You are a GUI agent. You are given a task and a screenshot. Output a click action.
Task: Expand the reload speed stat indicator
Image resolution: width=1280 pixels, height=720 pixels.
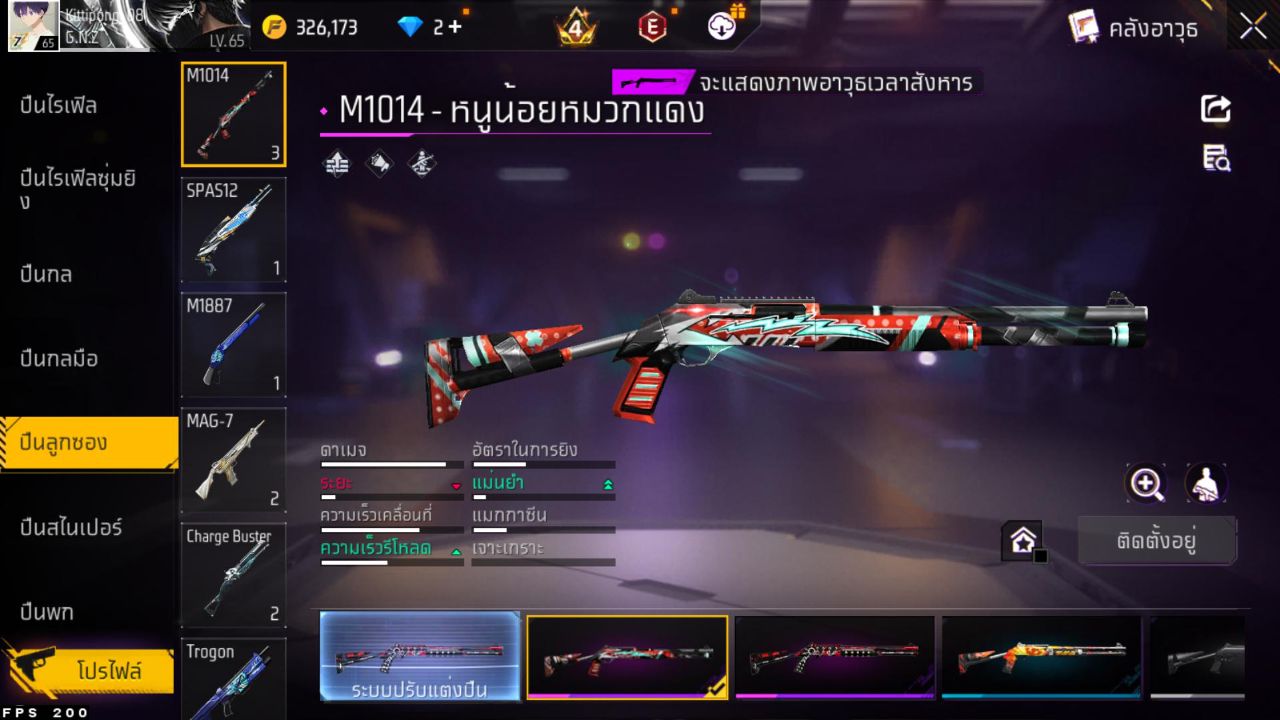455,549
